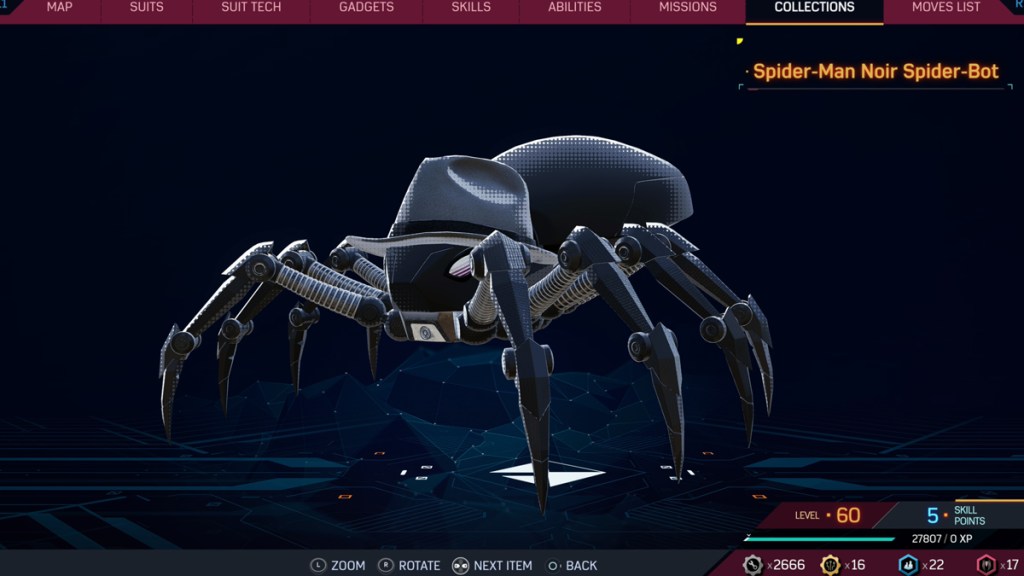This screenshot has height=576, width=1024.
Task: Switch to the Missions tab
Action: [x=688, y=8]
